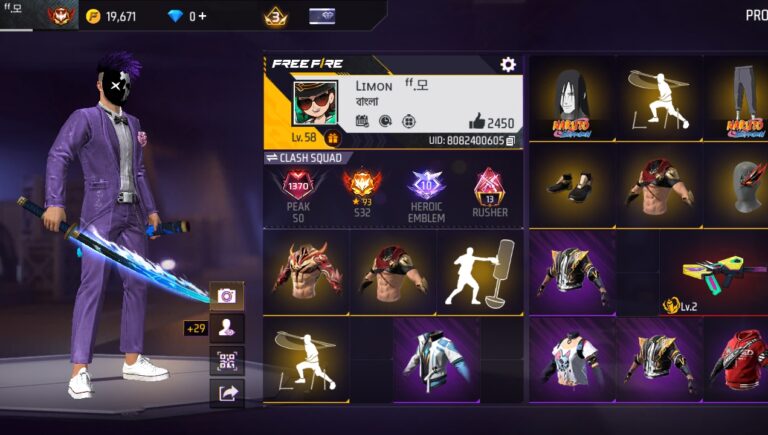Open the QR code button
The width and height of the screenshot is (768, 435).
(227, 361)
